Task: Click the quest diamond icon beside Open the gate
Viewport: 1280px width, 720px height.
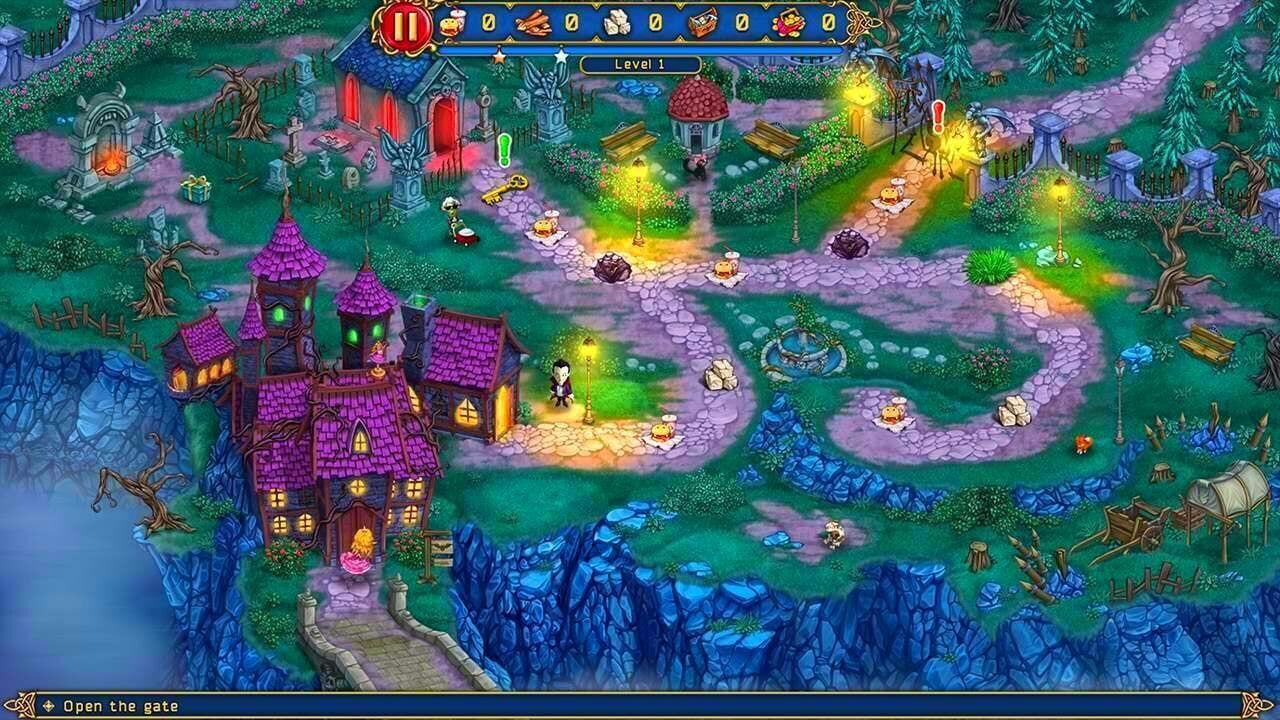Action: [x=48, y=706]
